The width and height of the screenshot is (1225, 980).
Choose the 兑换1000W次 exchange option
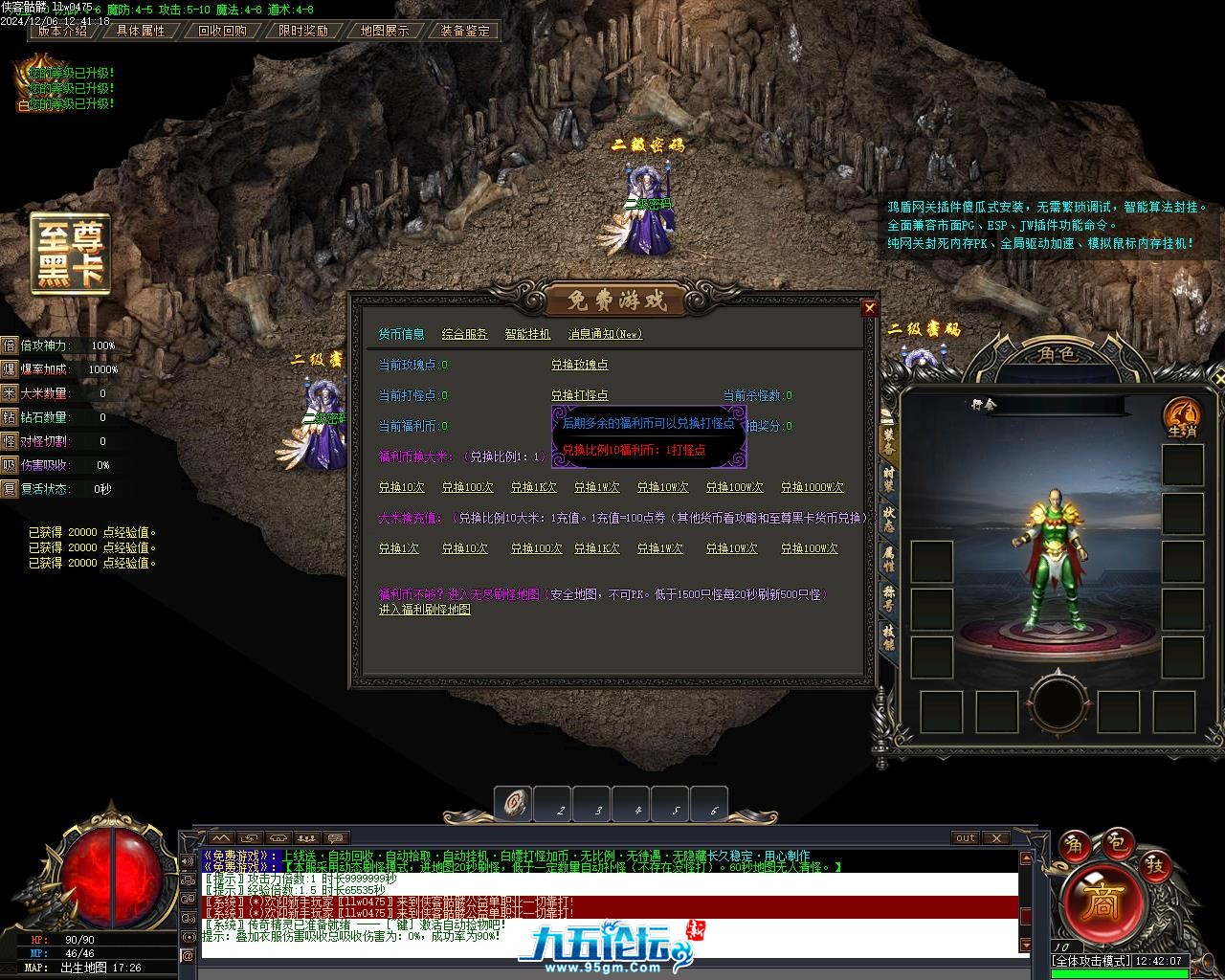pyautogui.click(x=812, y=487)
